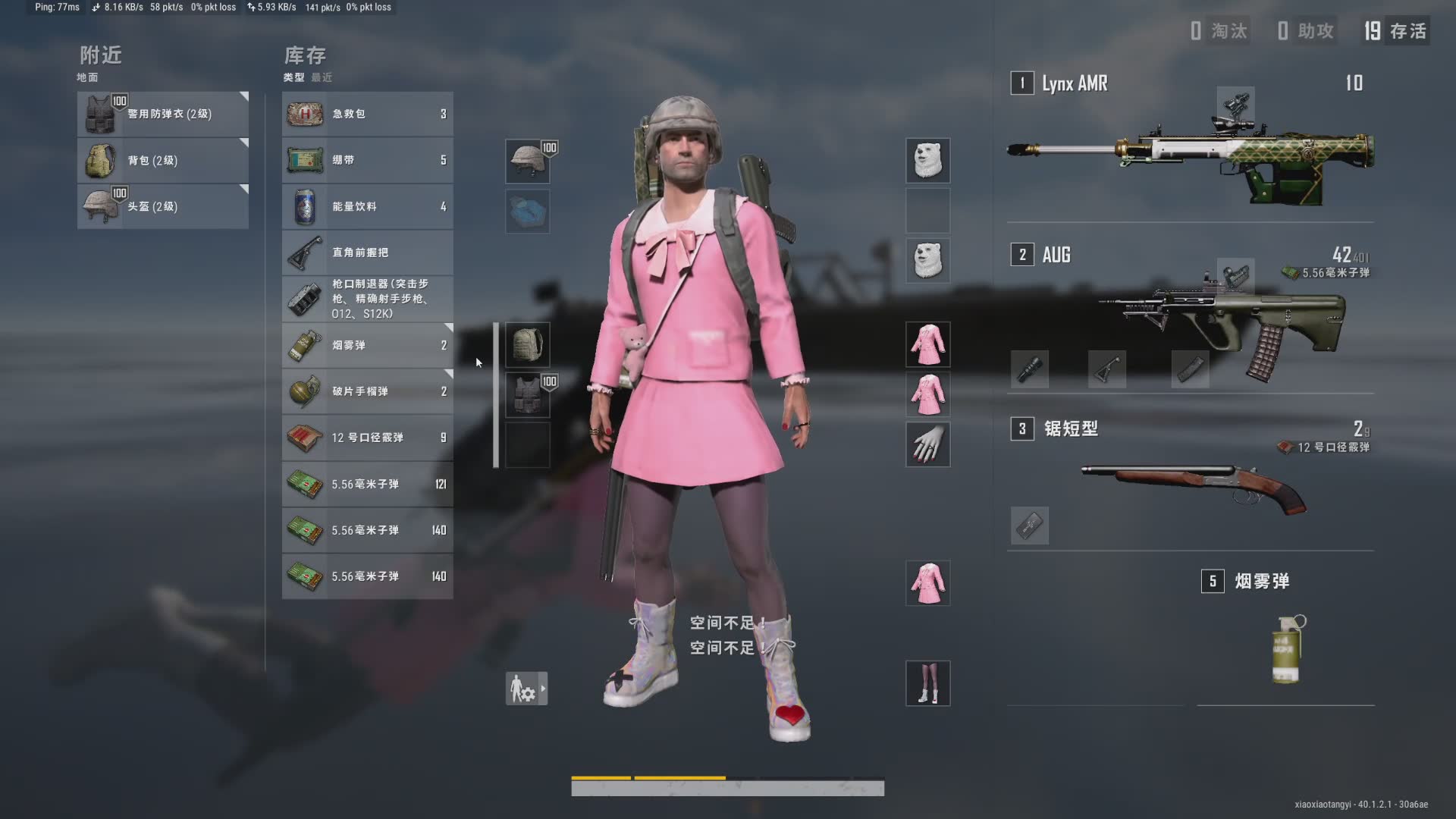Select the 12 gauge ammo (12号口径霰弹) row
This screenshot has width=1456, height=819.
367,438
